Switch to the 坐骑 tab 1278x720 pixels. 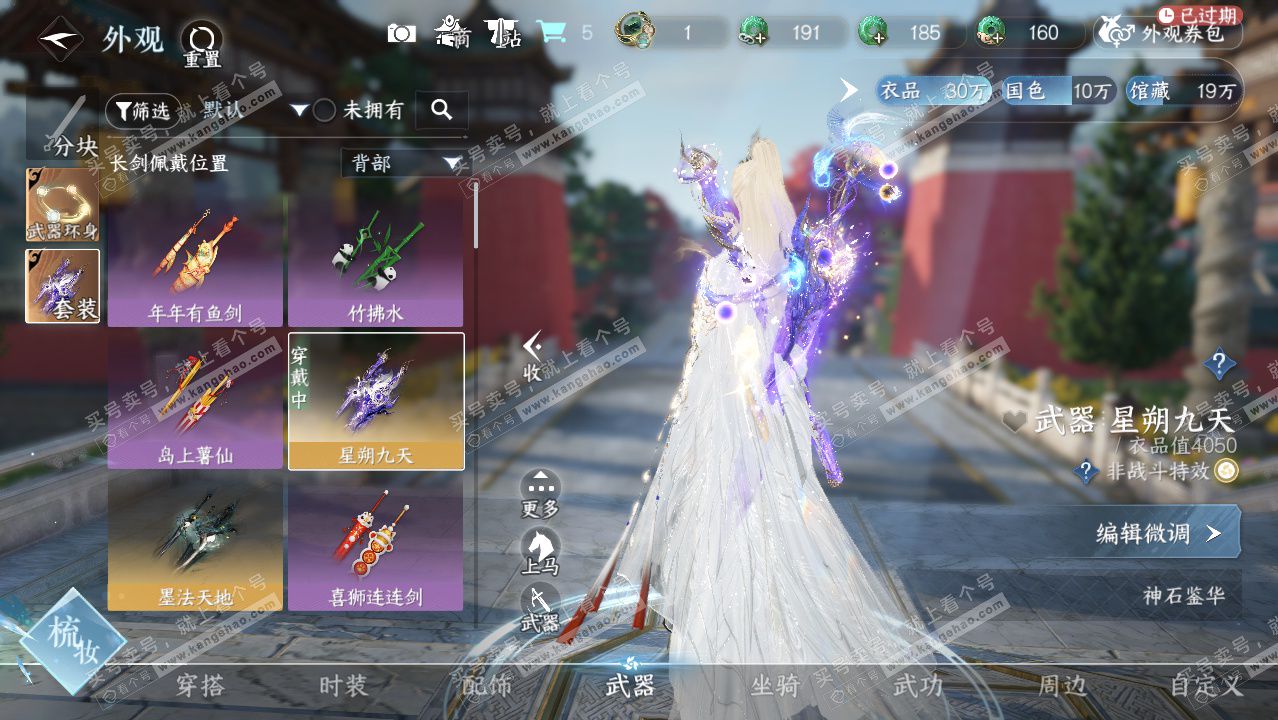click(x=775, y=686)
